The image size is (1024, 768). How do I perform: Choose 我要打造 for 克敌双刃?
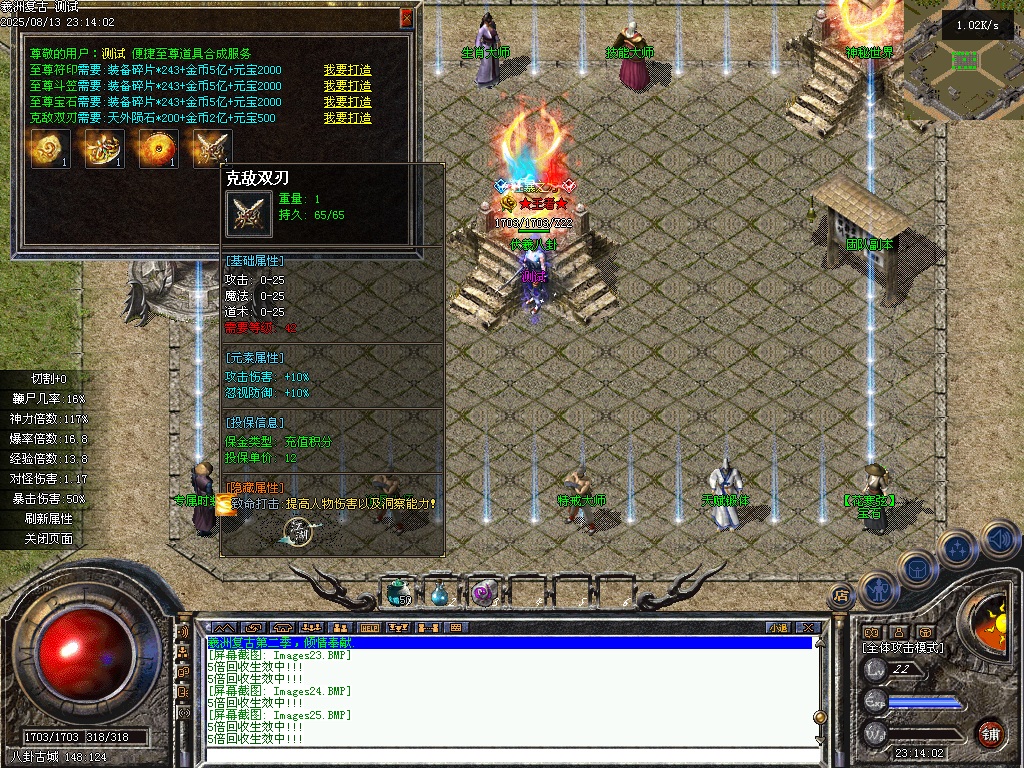coord(347,118)
